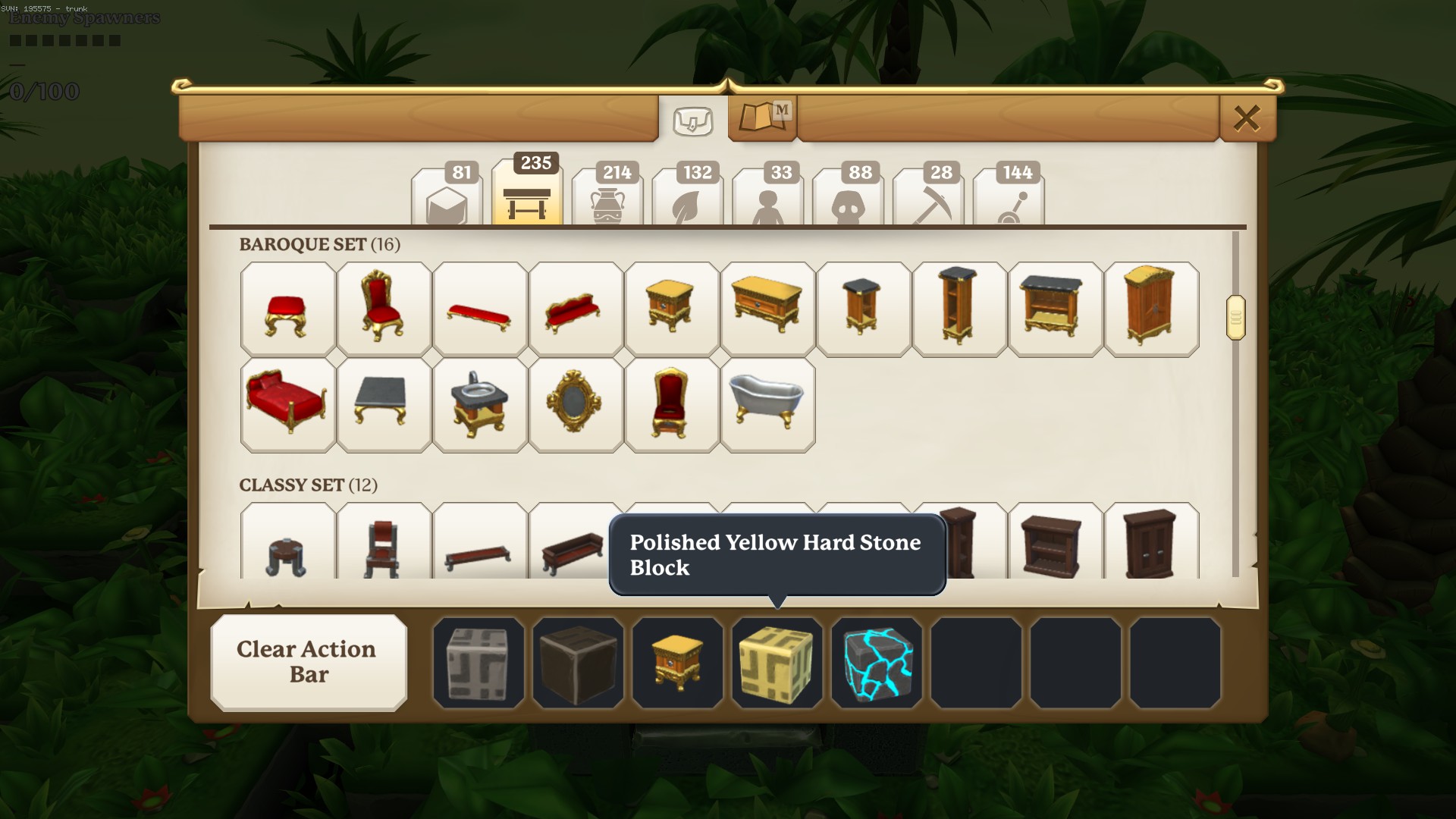Select the lever mechanisms category tab (144)
This screenshot has width=1456, height=819.
point(1009,199)
